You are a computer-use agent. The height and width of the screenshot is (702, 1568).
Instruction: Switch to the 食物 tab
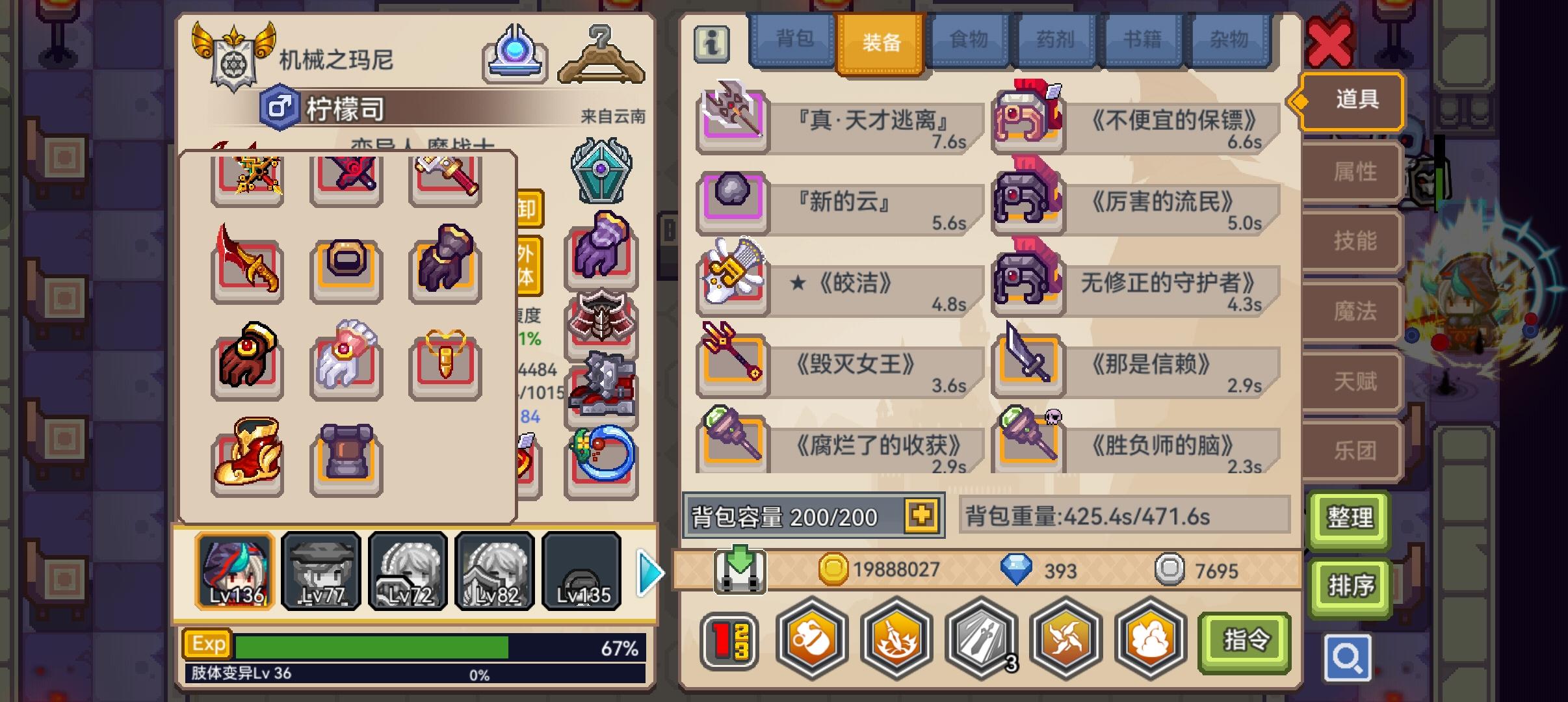point(969,39)
